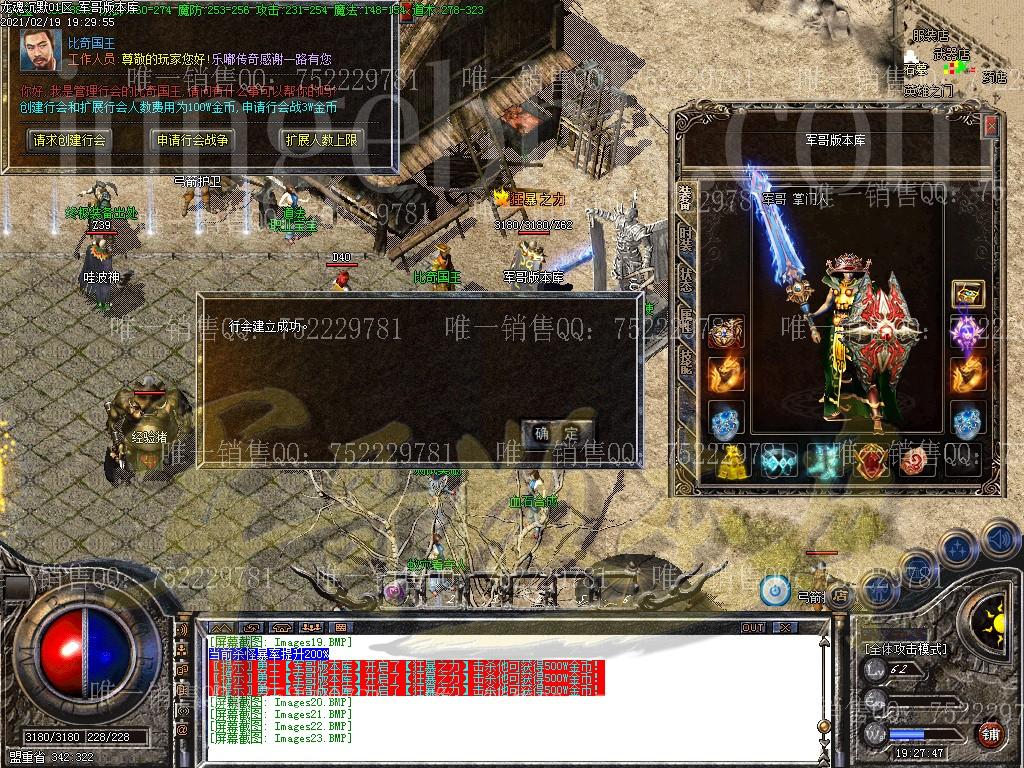1024x768 pixels.
Task: Open the 状态 tab
Action: [x=685, y=279]
